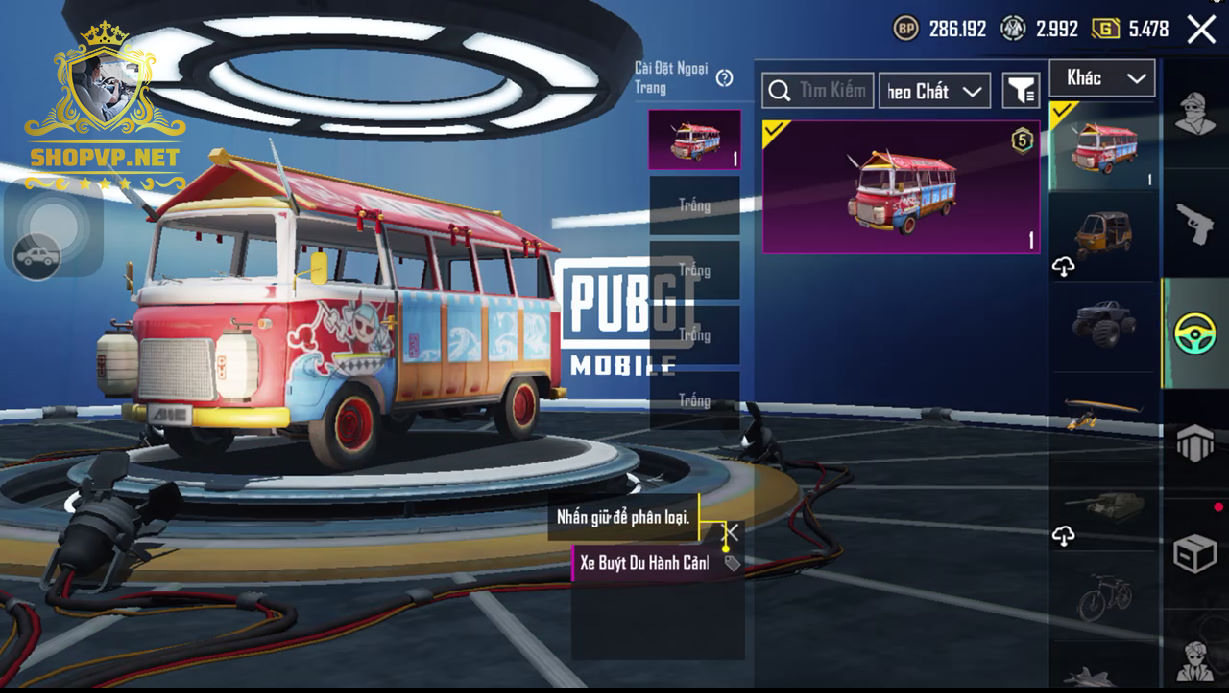Screen dimensions: 1229x693
Task: Show help for Cài Đặt Ngoại Trang
Action: click(725, 78)
